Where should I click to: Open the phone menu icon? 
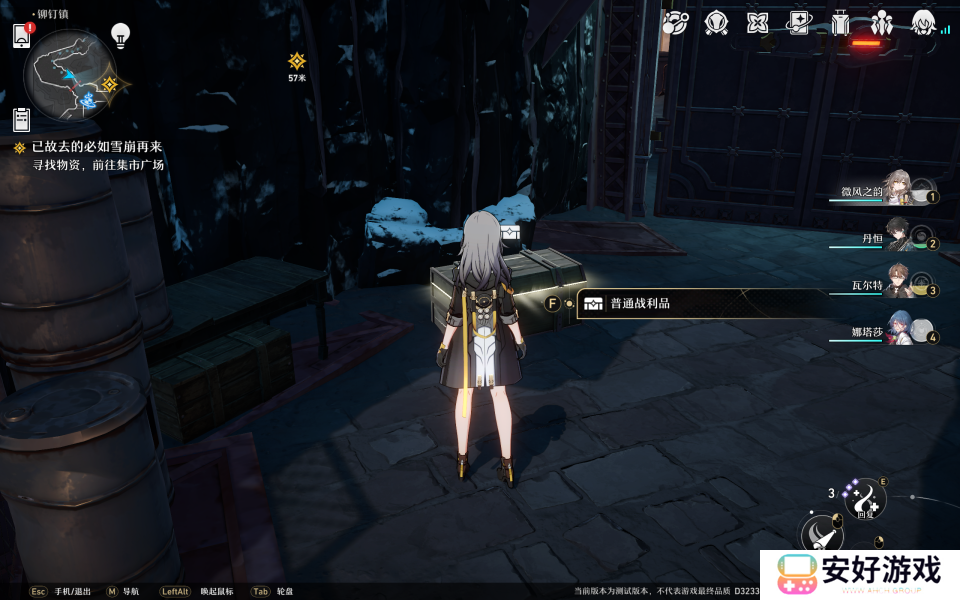point(22,36)
